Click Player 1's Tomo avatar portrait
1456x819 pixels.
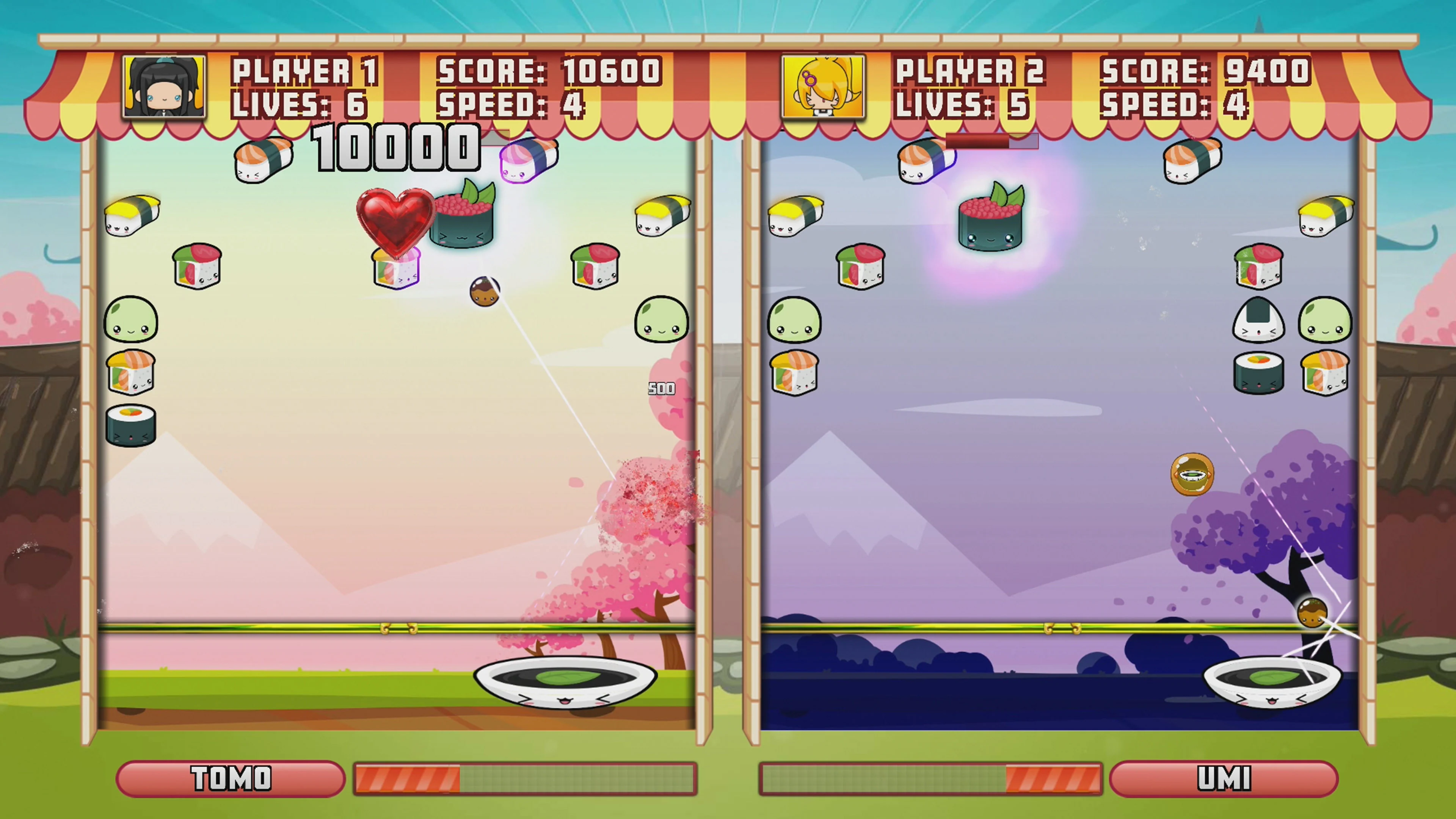(x=164, y=86)
